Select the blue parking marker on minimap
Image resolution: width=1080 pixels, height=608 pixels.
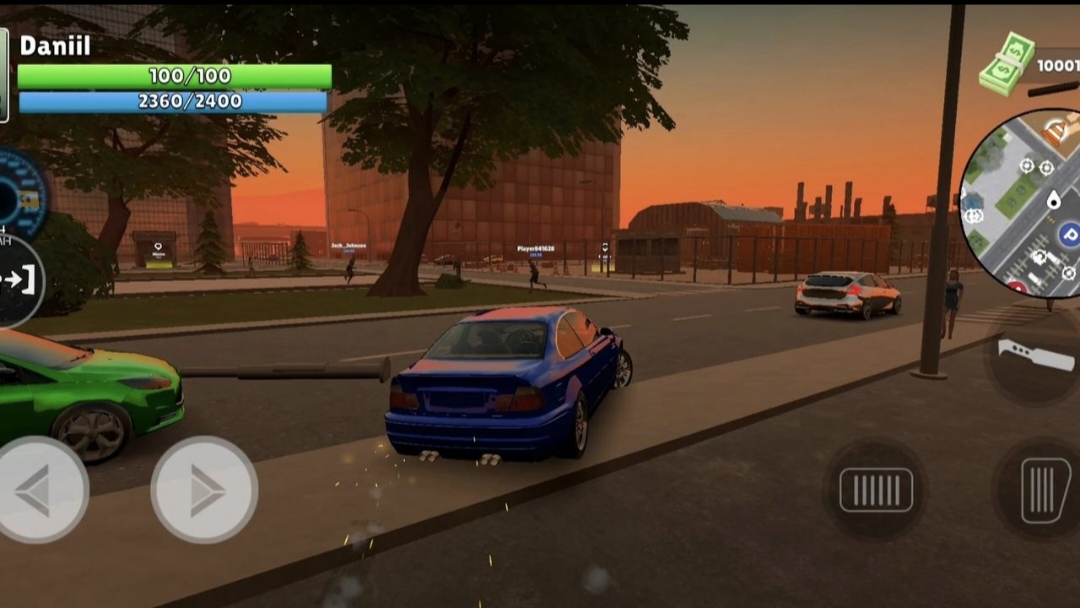coord(1069,235)
